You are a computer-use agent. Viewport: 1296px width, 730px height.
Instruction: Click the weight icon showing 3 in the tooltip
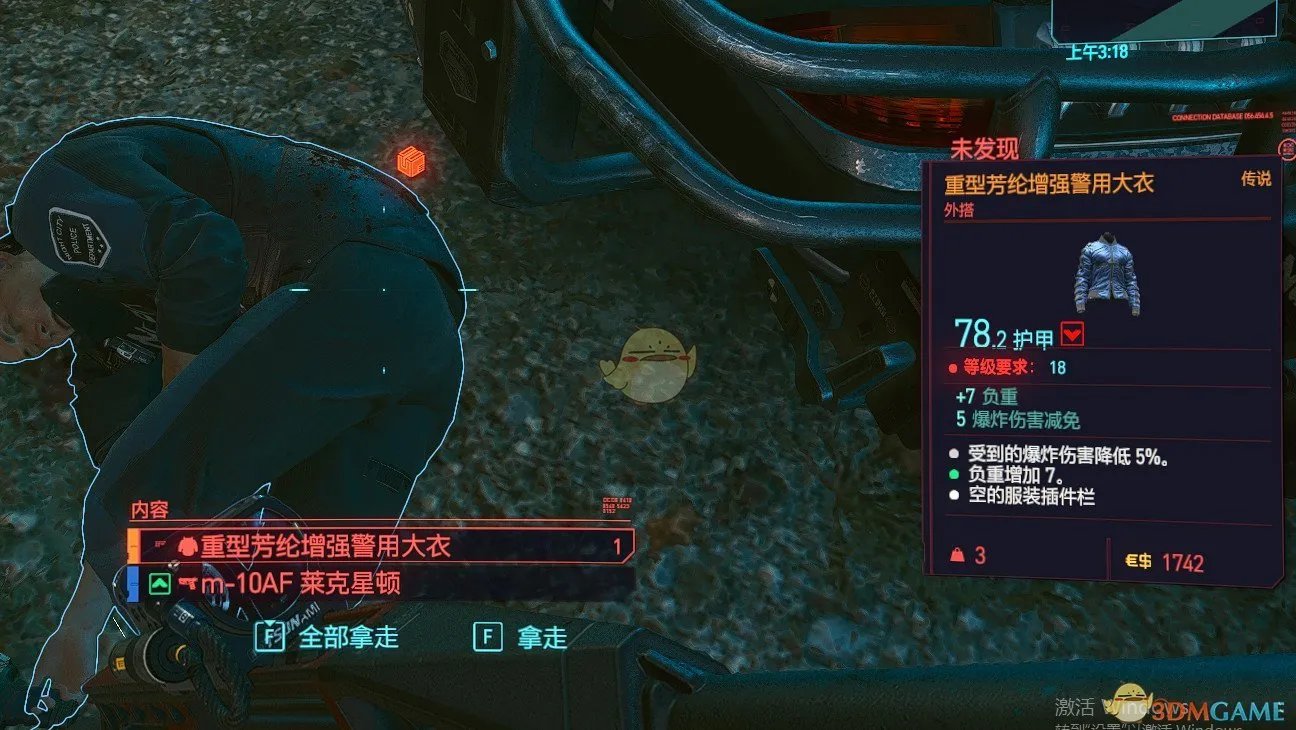click(x=959, y=556)
